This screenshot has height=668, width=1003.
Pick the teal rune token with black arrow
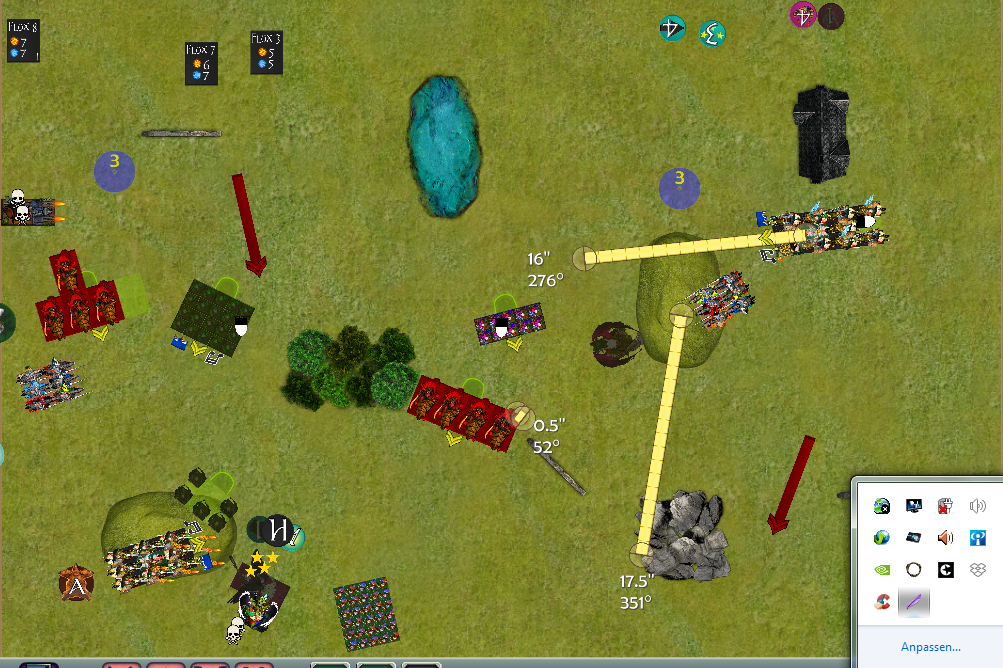(x=673, y=29)
